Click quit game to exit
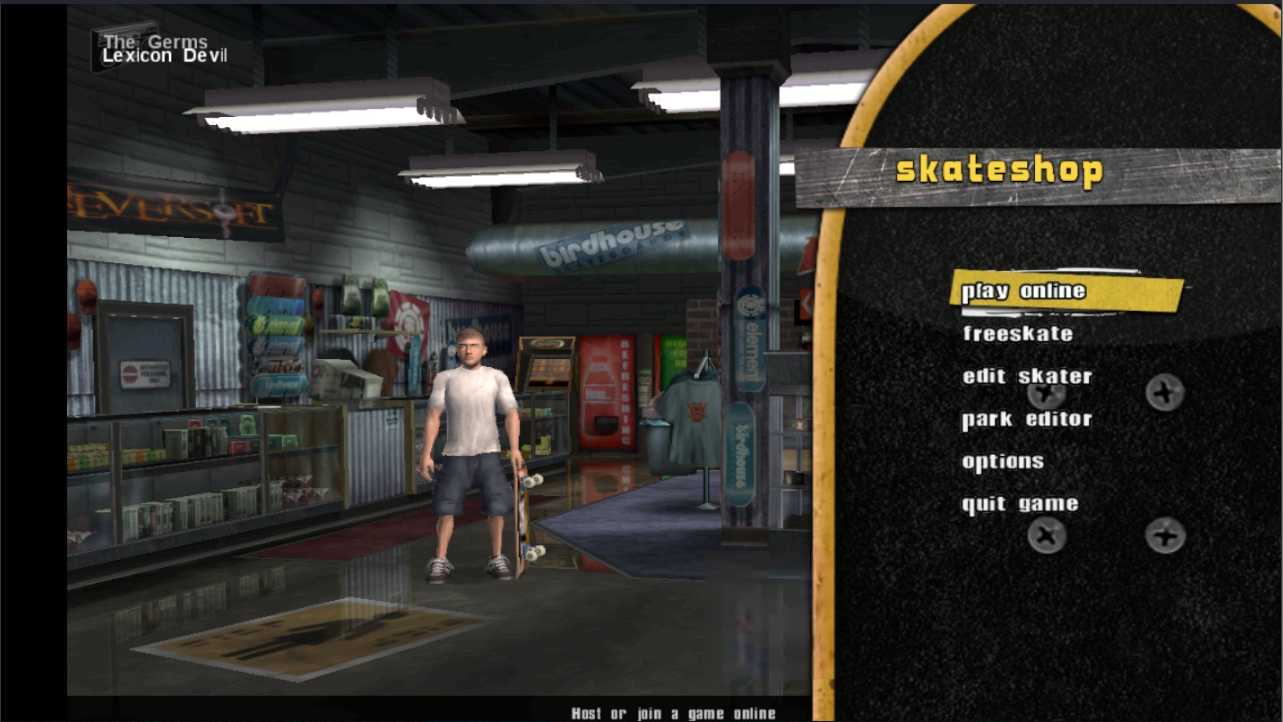The image size is (1283, 722). (x=1019, y=504)
